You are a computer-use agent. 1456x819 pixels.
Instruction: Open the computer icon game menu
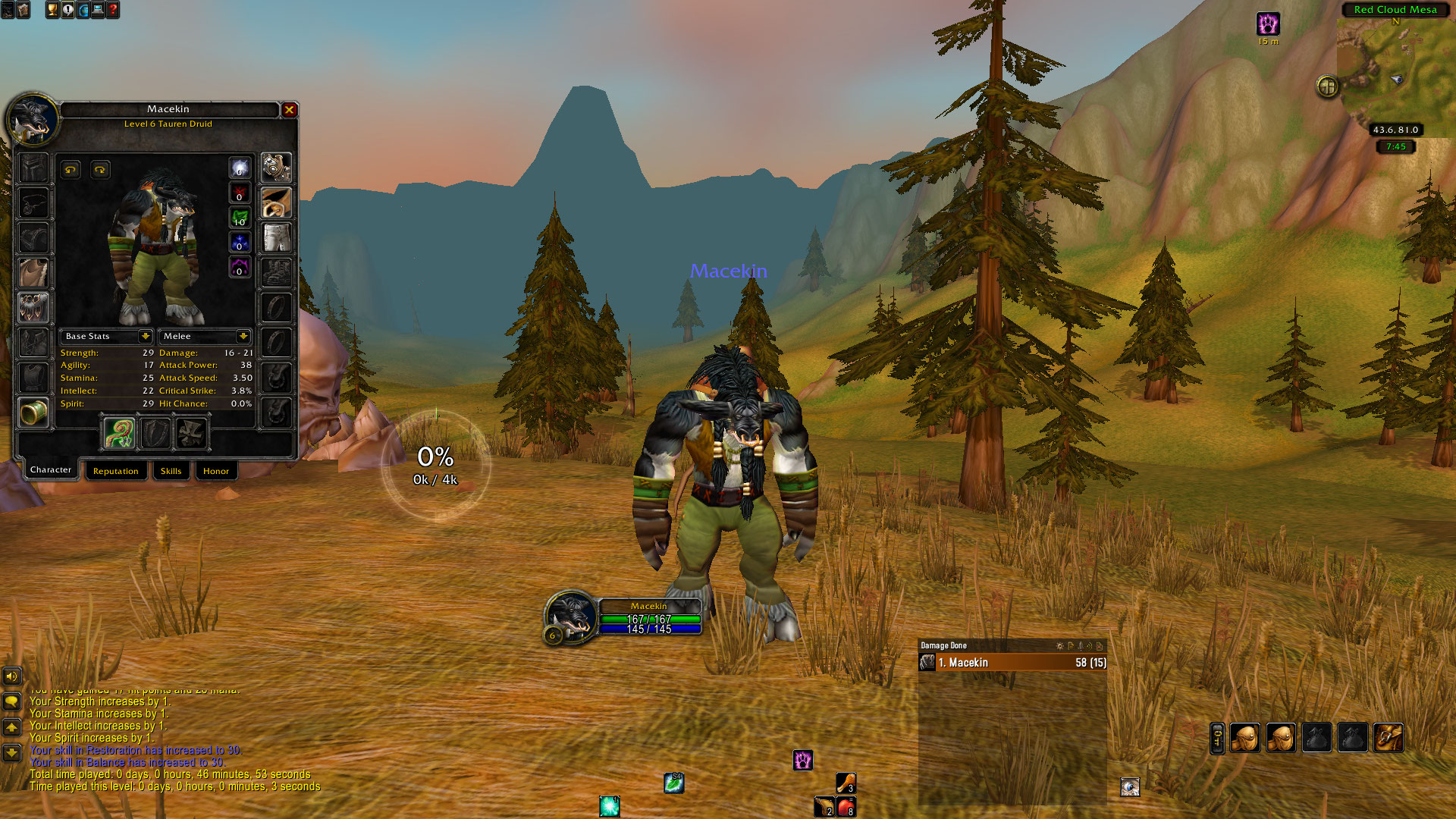click(x=98, y=10)
